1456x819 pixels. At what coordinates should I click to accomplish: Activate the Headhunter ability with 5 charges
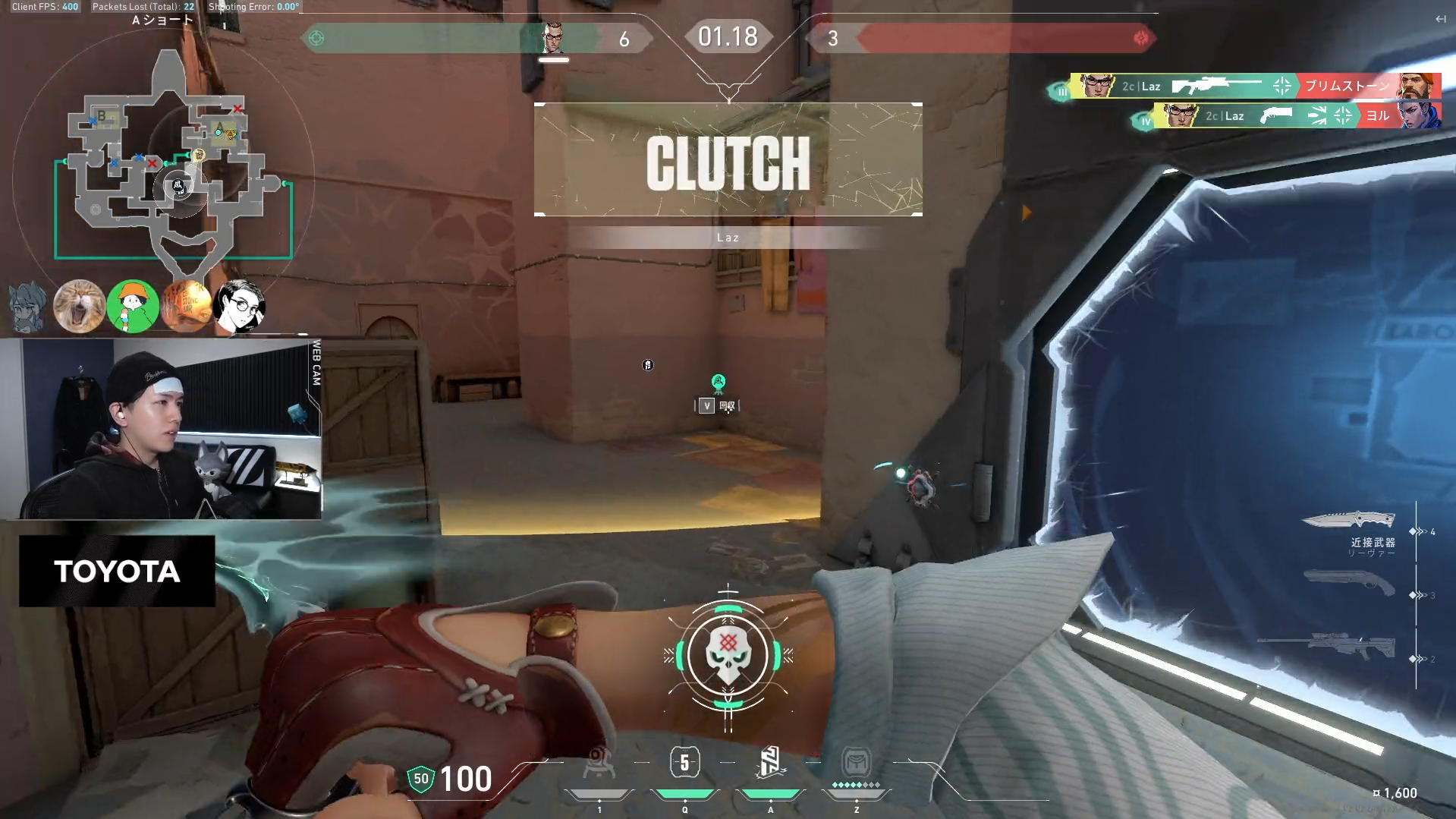[x=684, y=763]
